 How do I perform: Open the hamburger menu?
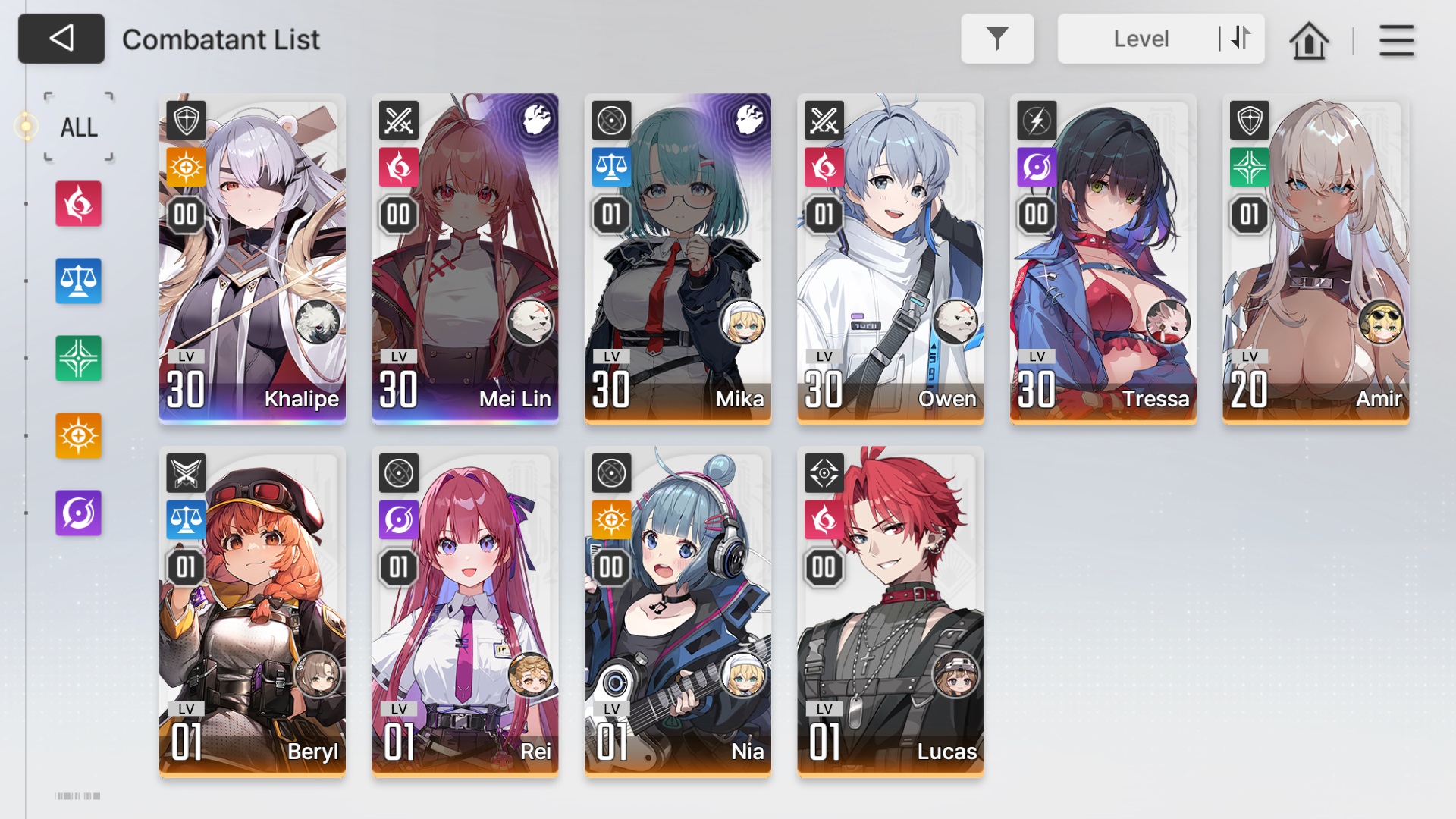[1396, 40]
